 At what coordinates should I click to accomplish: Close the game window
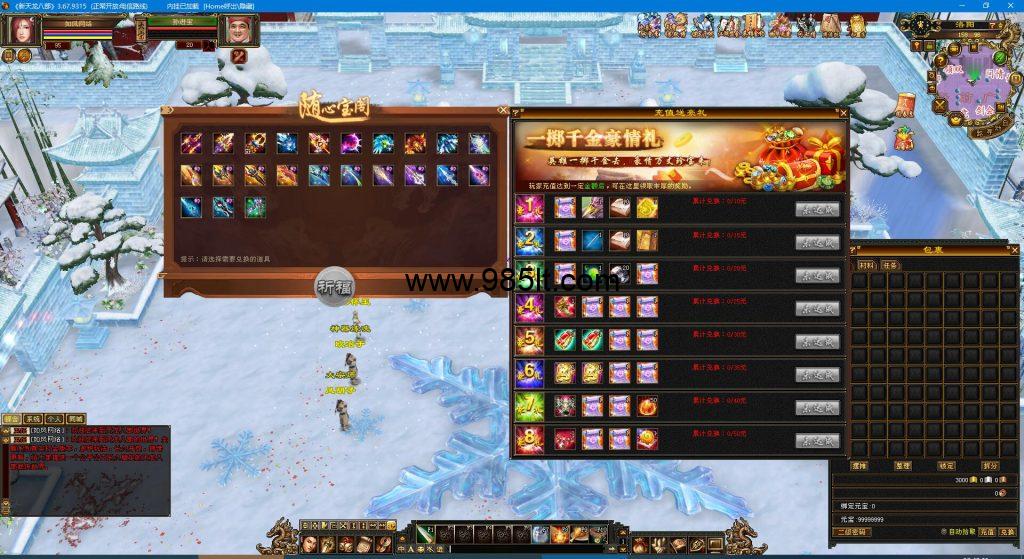point(1010,6)
